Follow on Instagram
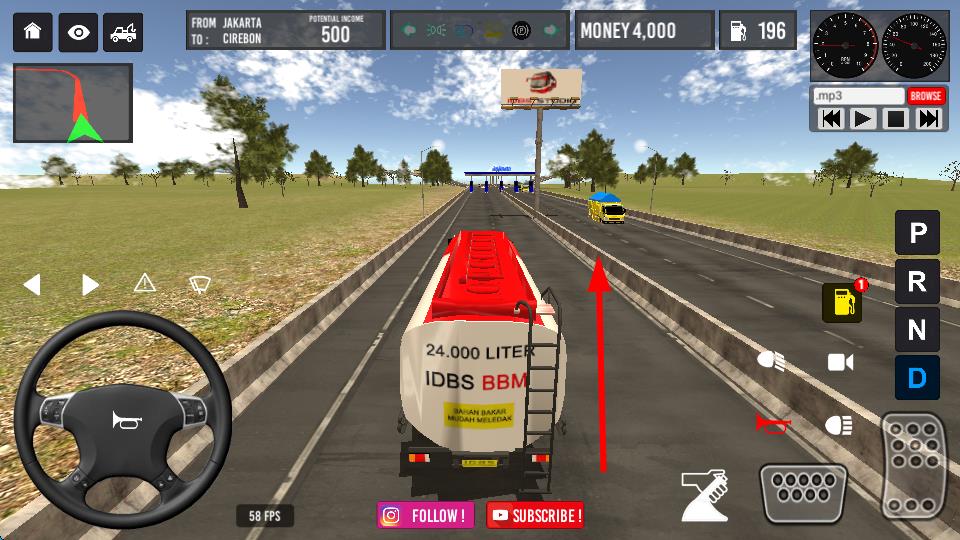The height and width of the screenshot is (540, 960). point(426,516)
